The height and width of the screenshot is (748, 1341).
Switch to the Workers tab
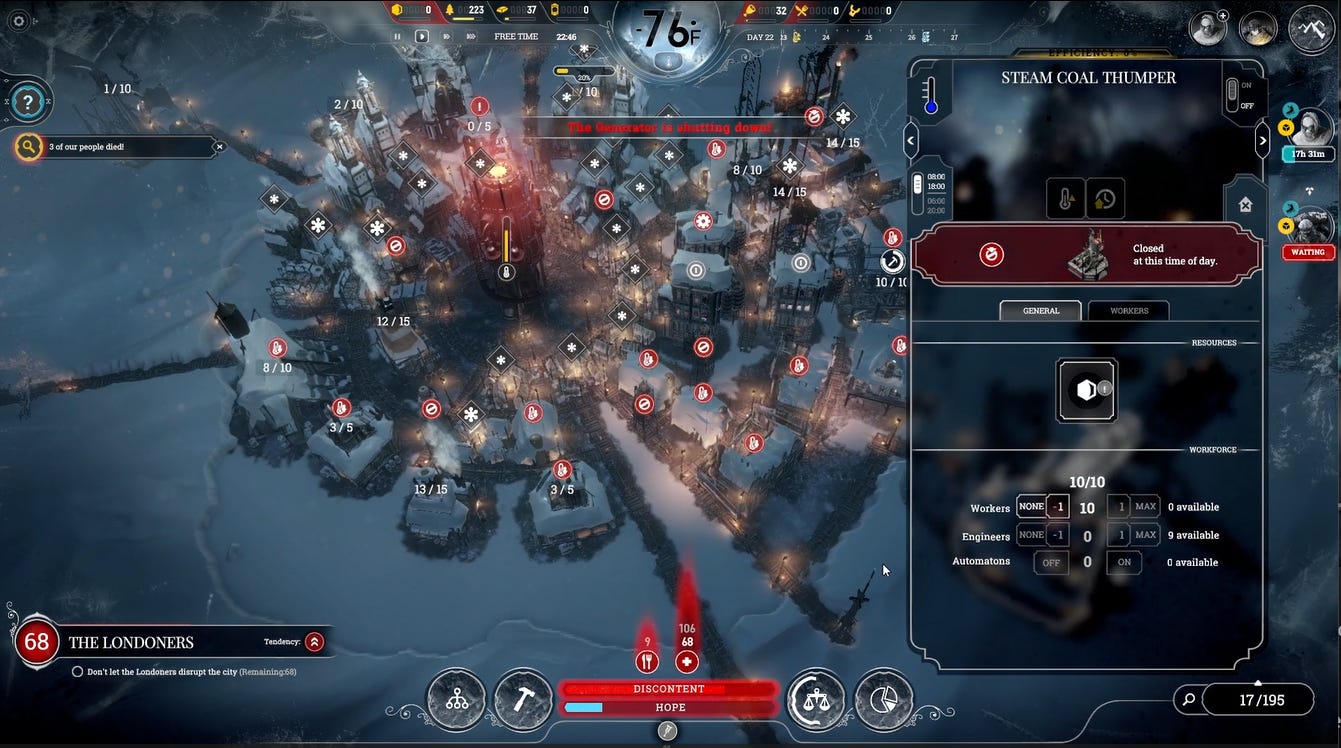point(1129,311)
